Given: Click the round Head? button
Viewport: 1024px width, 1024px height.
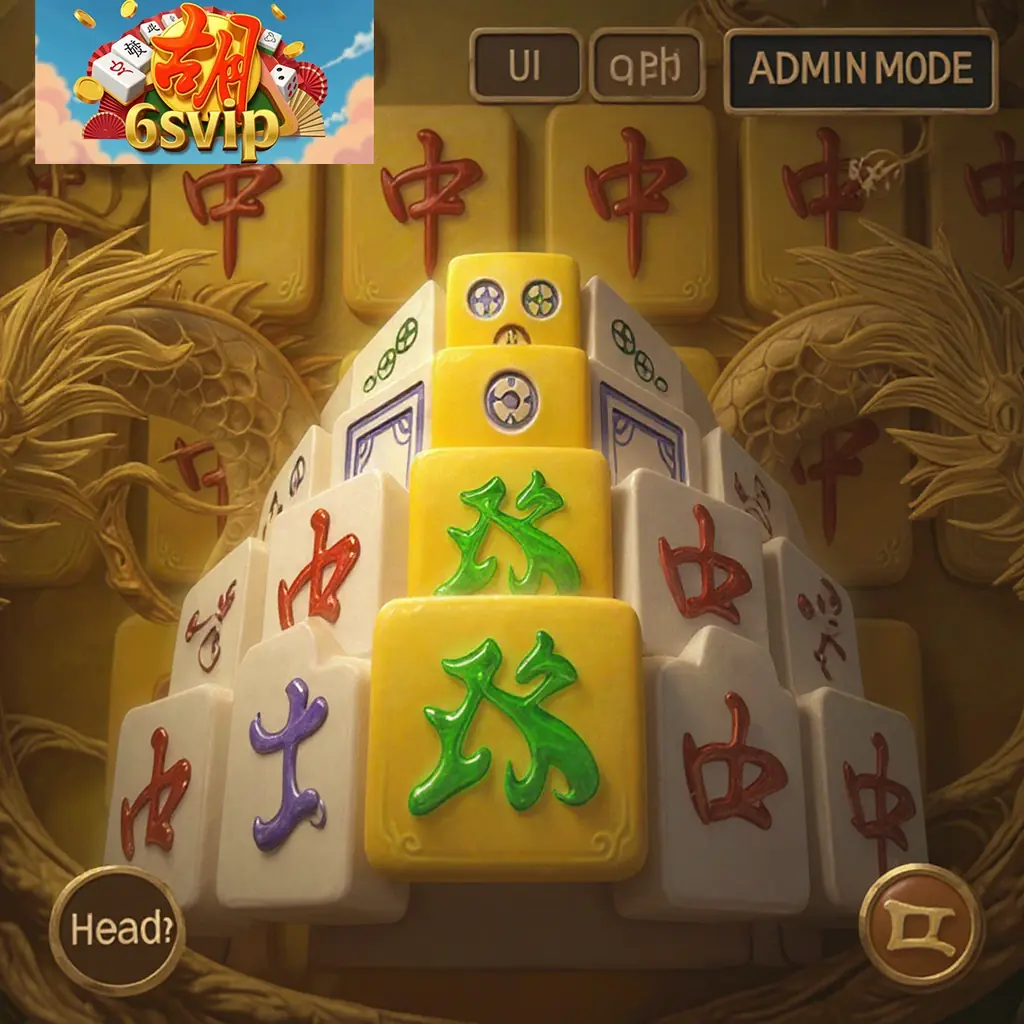Looking at the screenshot, I should (116, 930).
